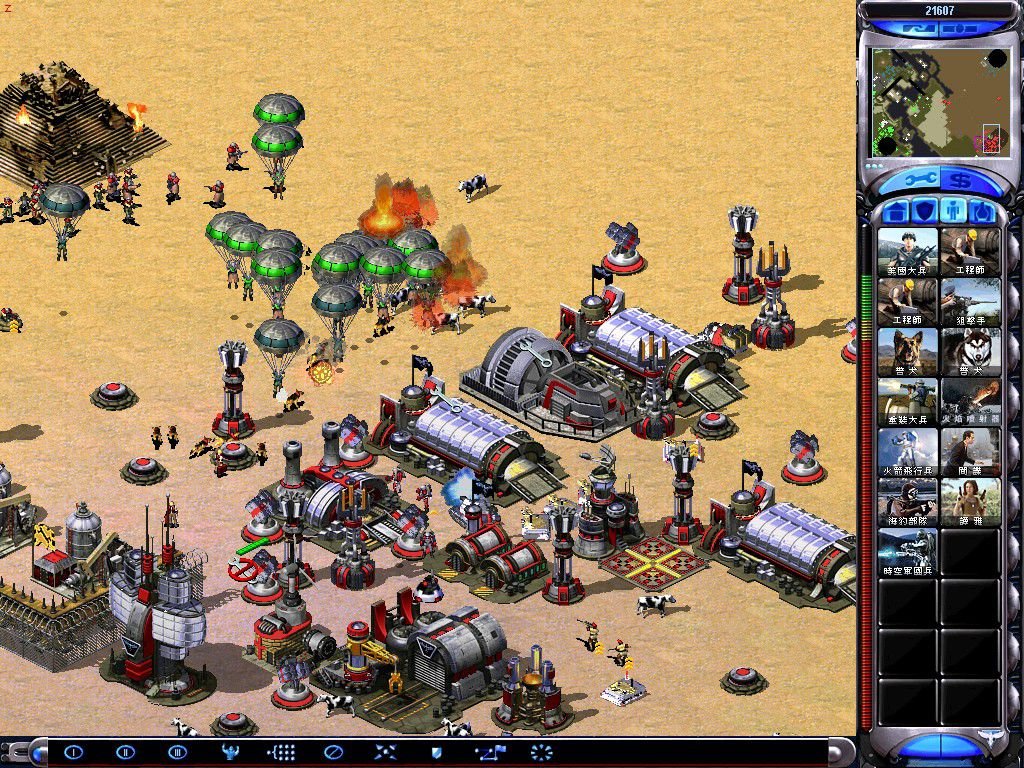1024x768 pixels.
Task: Train a Spy (間諜)
Action: point(970,452)
